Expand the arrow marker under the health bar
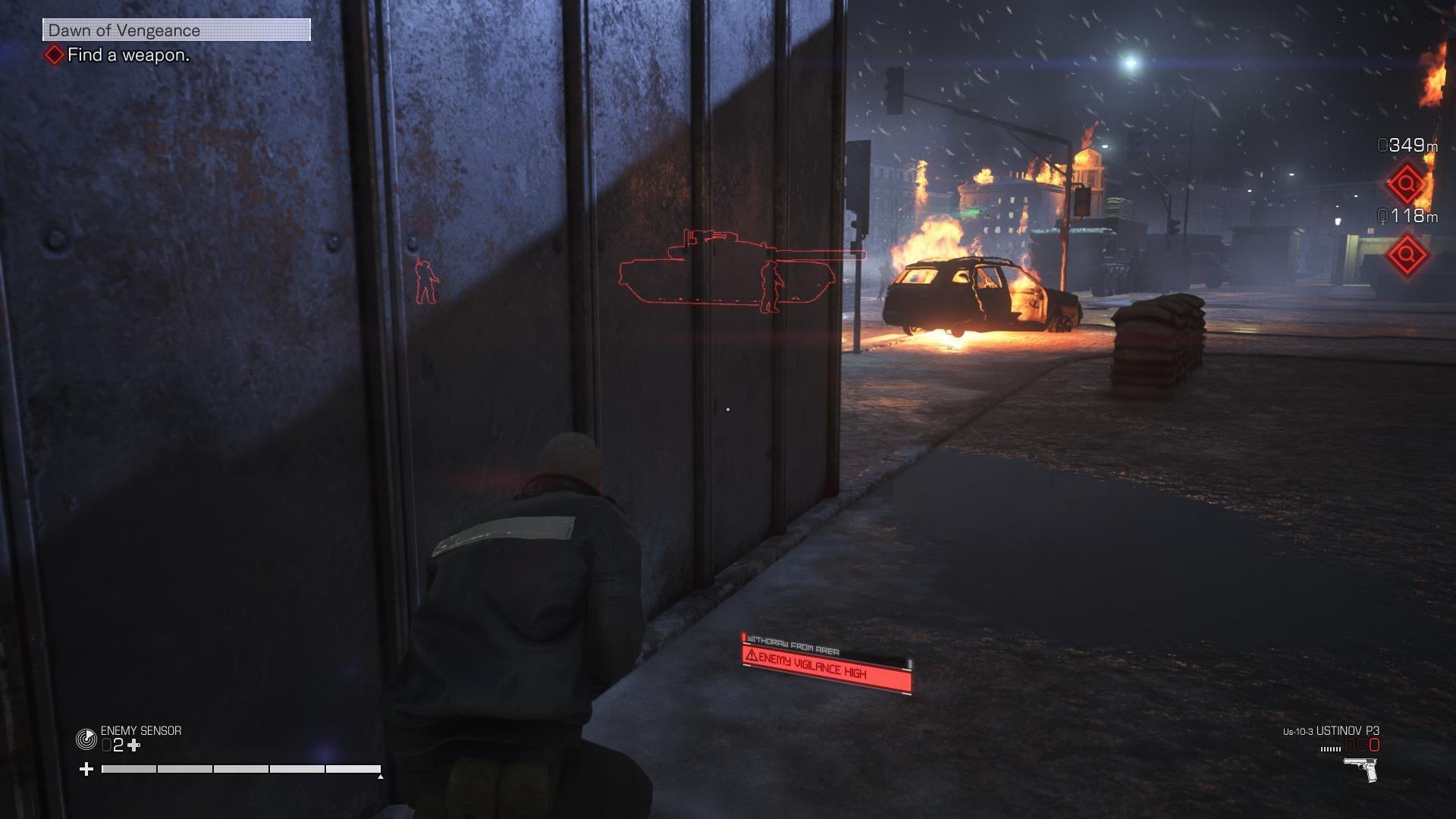This screenshot has width=1456, height=819. click(379, 777)
